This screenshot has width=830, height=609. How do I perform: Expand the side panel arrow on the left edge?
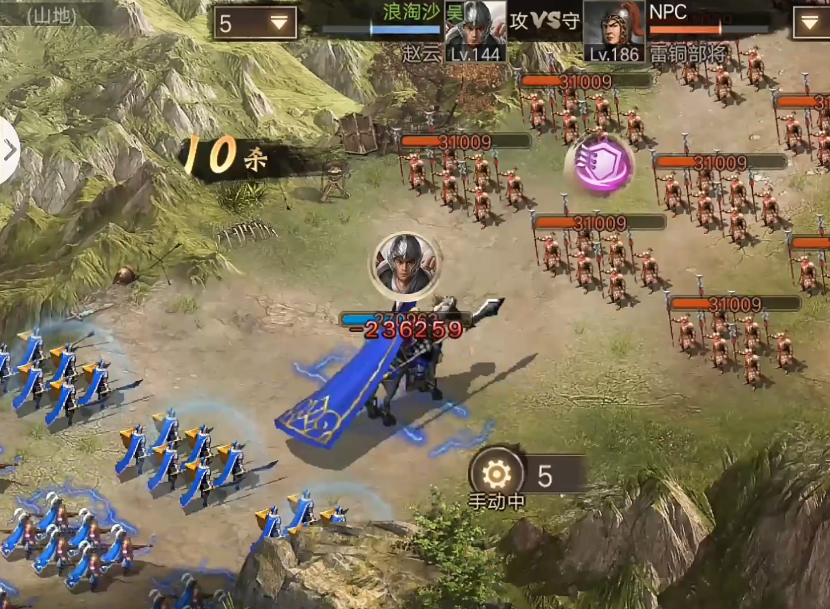pyautogui.click(x=9, y=151)
